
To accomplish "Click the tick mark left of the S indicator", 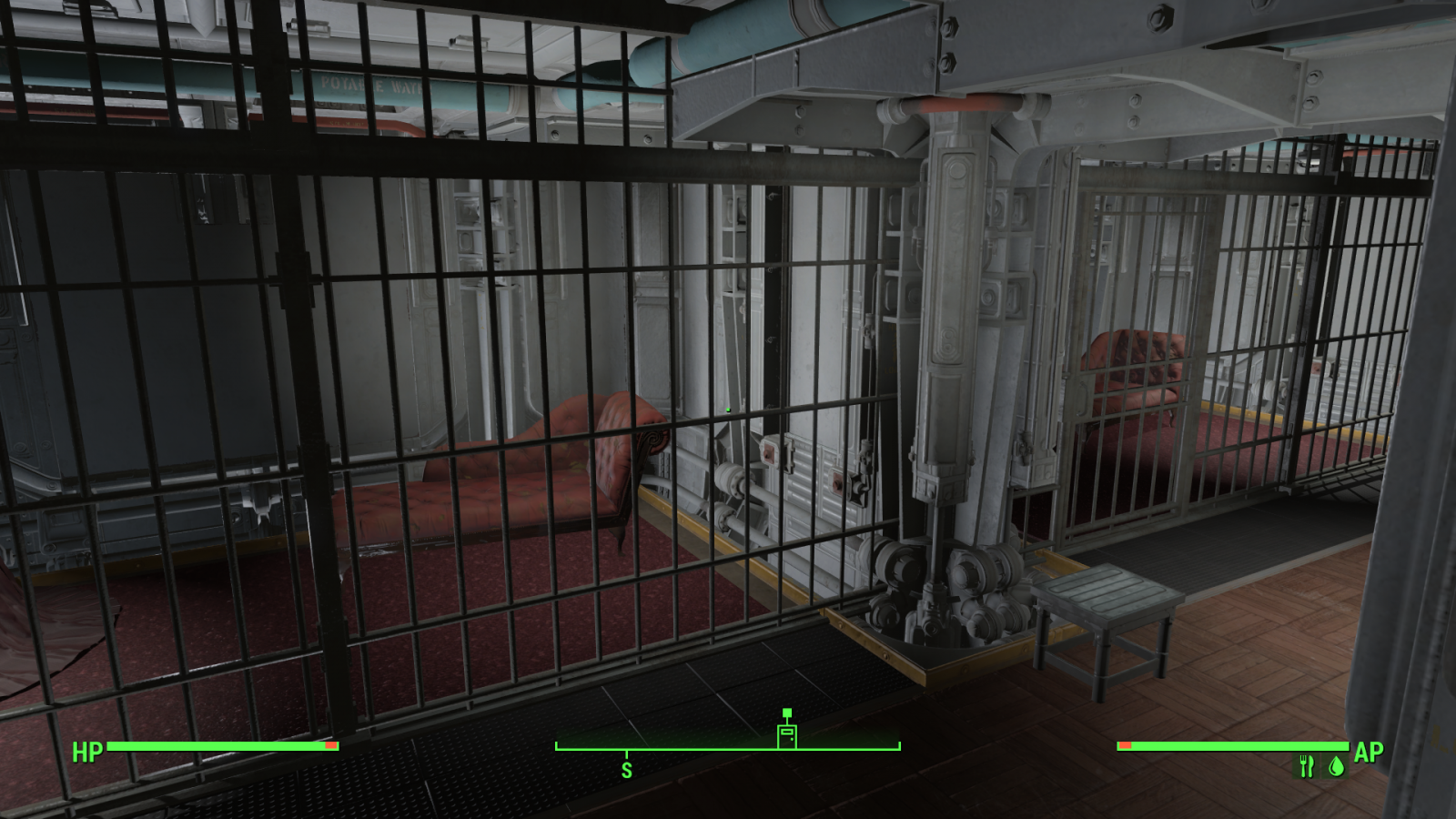I will (x=555, y=748).
